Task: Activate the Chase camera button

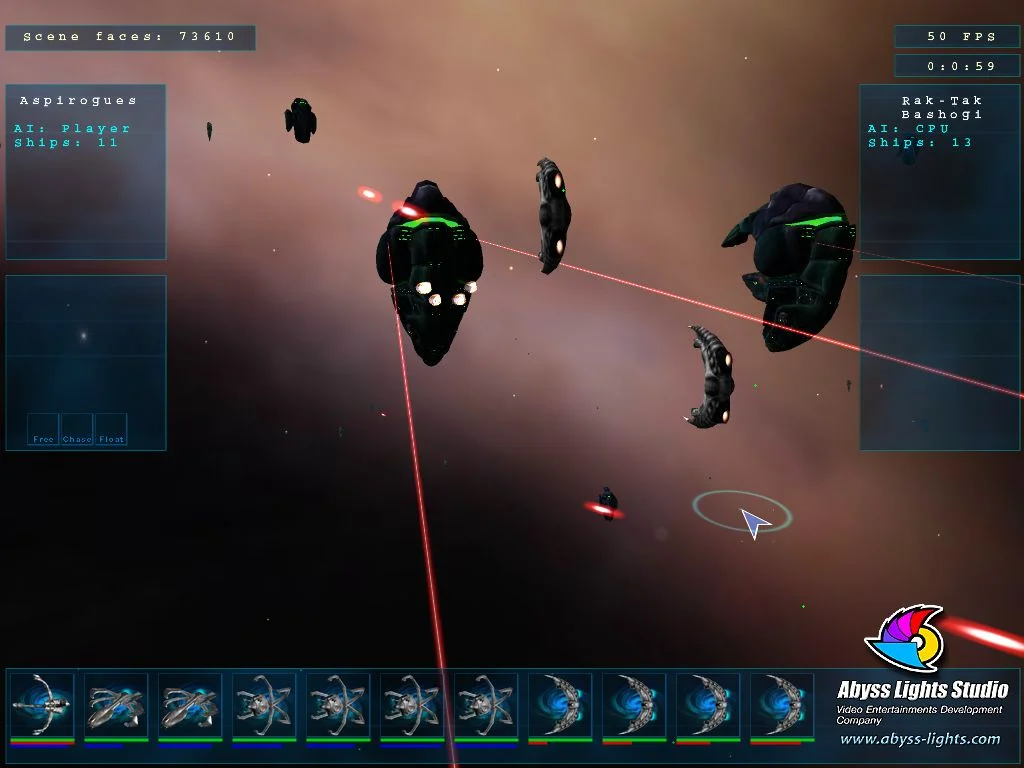Action: click(77, 430)
